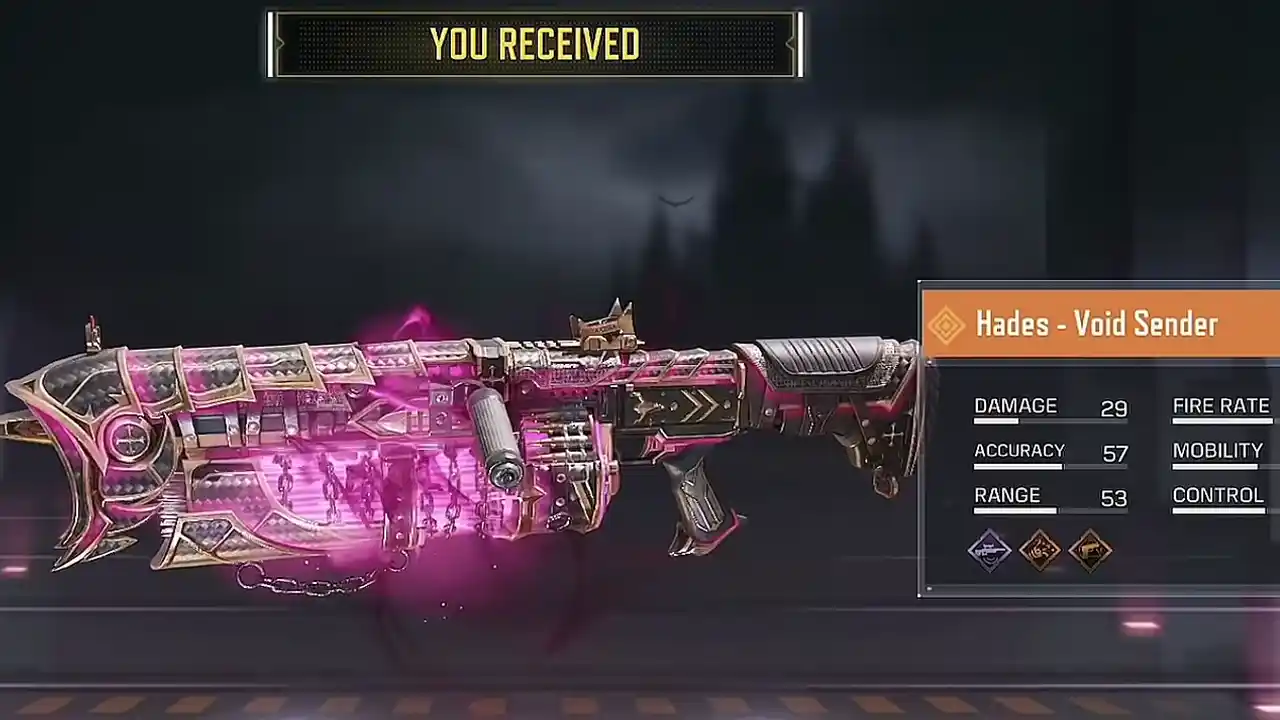The image size is (1280, 720).
Task: Toggle the rifle attachment badge selection
Action: (990, 550)
